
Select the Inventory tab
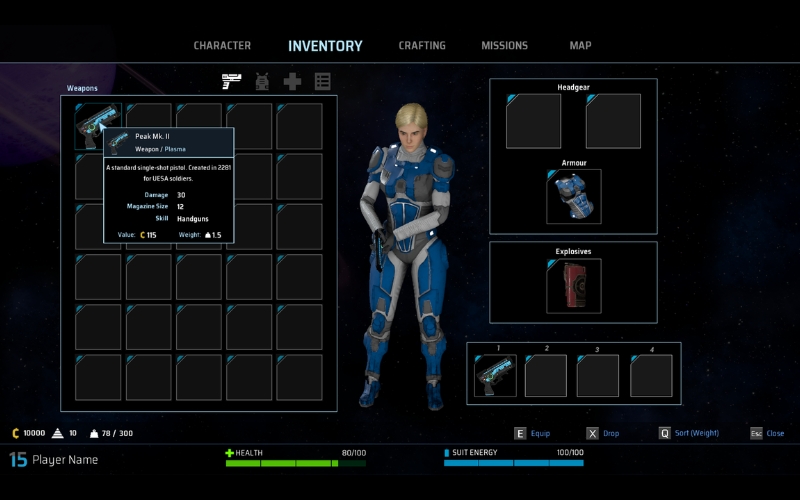click(x=325, y=46)
